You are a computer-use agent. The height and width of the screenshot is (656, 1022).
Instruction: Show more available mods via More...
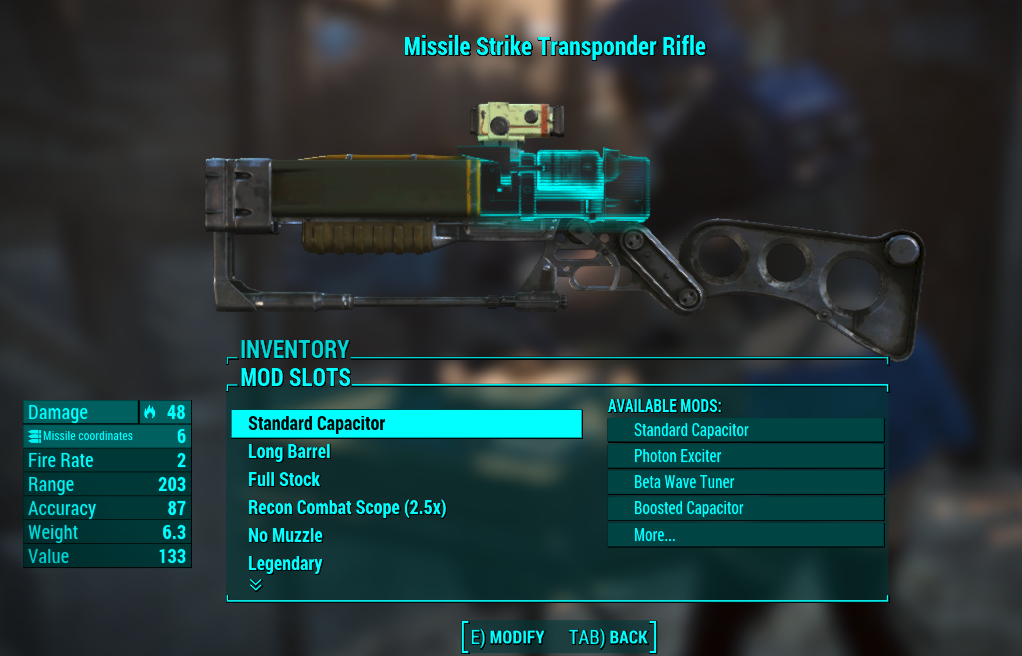click(x=745, y=535)
